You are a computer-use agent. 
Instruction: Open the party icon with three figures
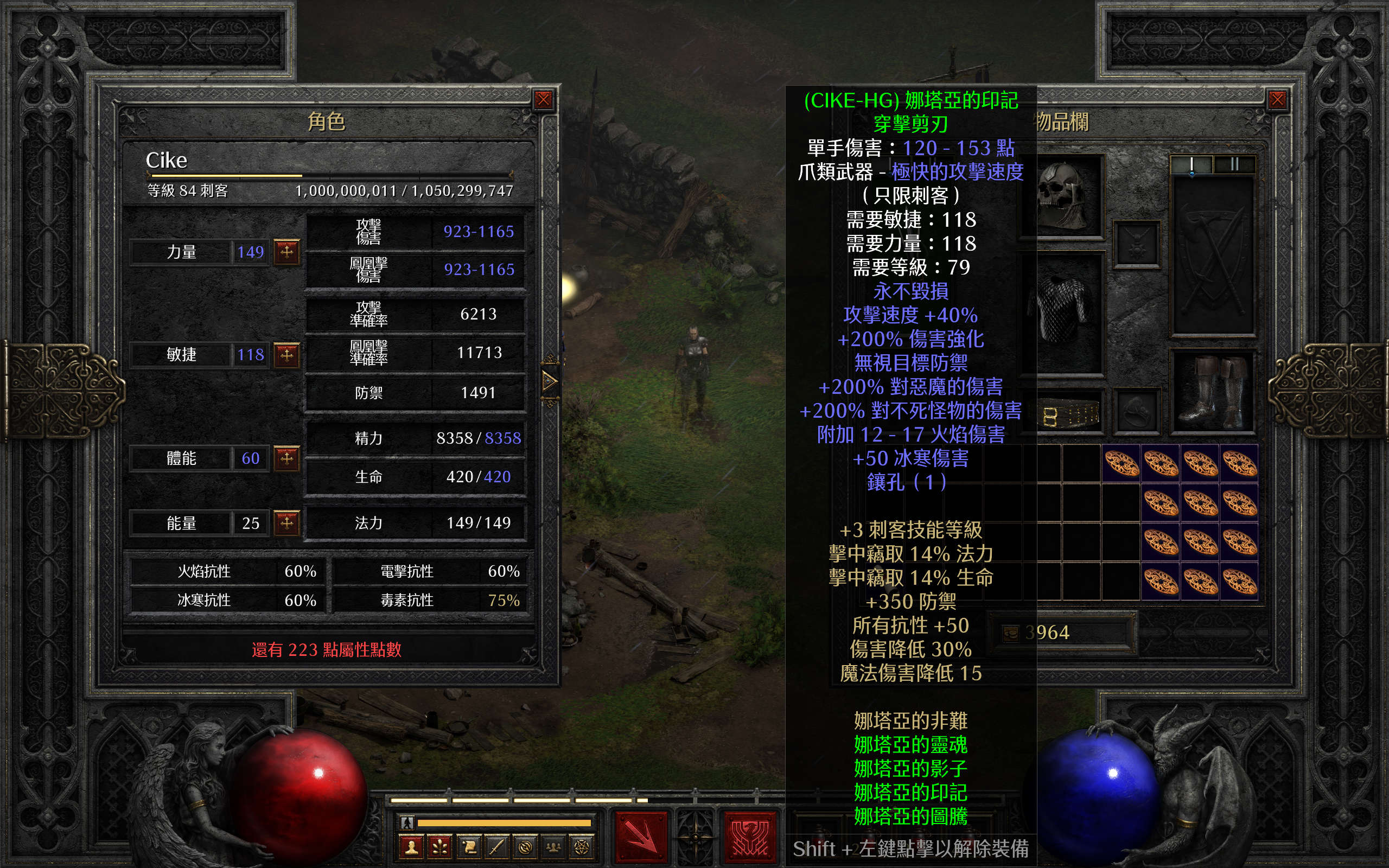(553, 847)
